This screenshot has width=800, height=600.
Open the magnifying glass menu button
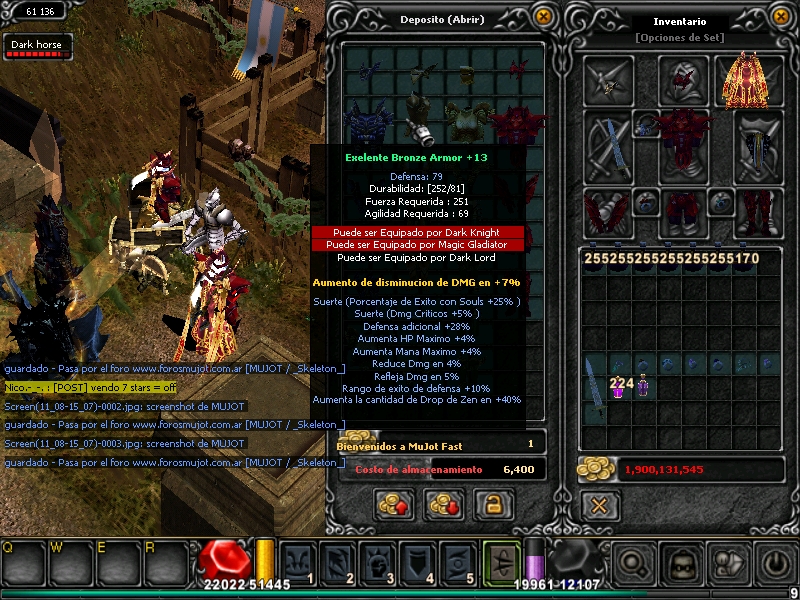[x=634, y=564]
